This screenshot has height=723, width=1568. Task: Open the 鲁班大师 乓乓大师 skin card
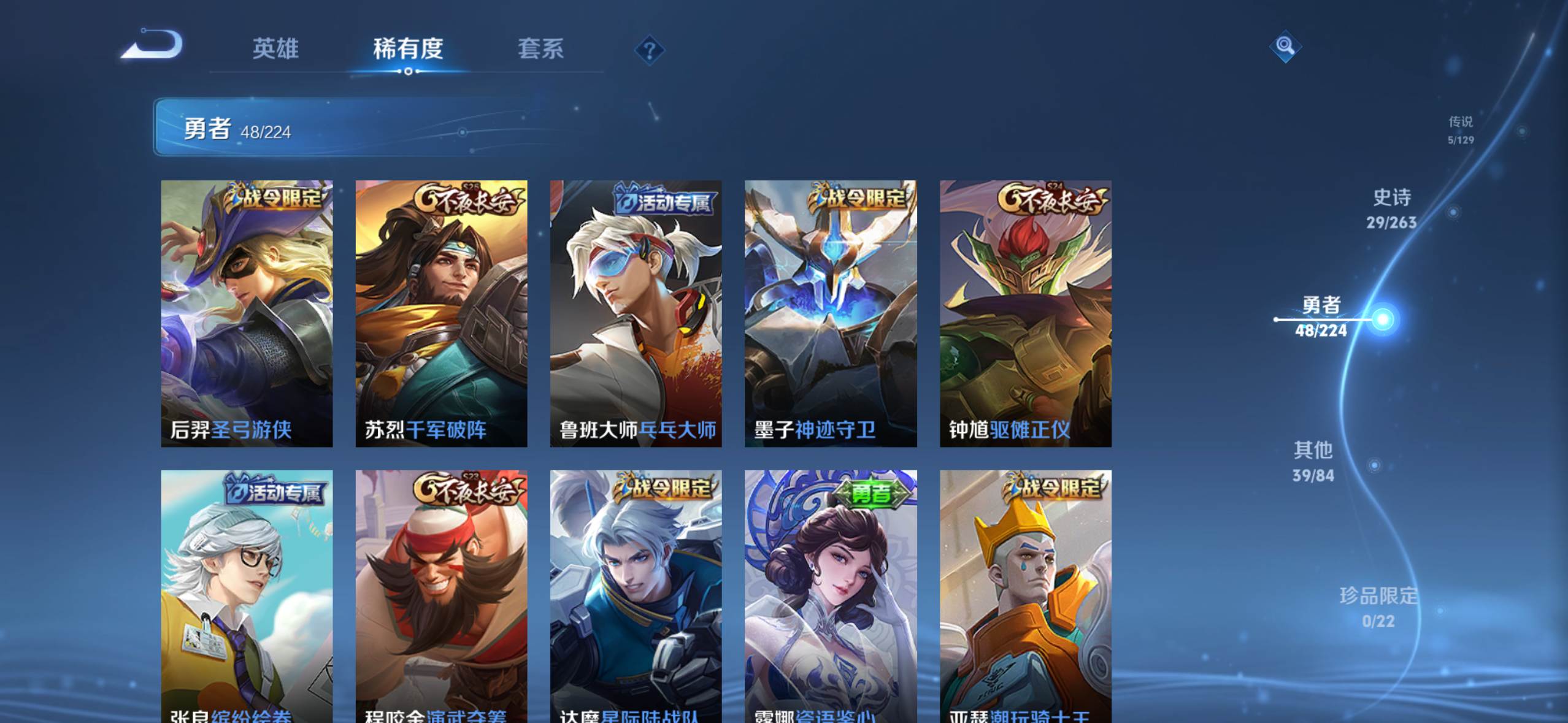point(636,313)
